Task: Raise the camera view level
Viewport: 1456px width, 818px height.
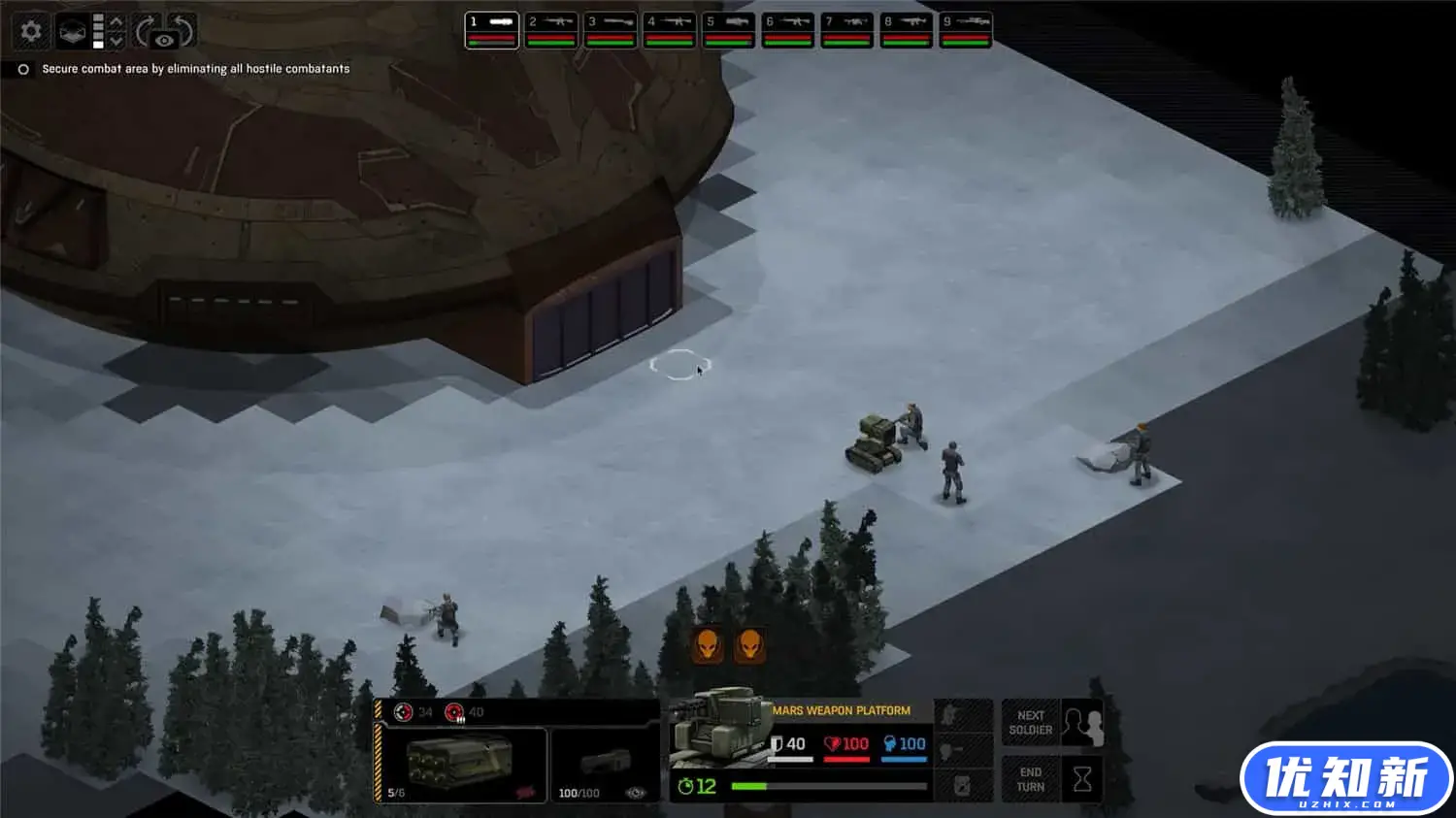Action: (116, 22)
